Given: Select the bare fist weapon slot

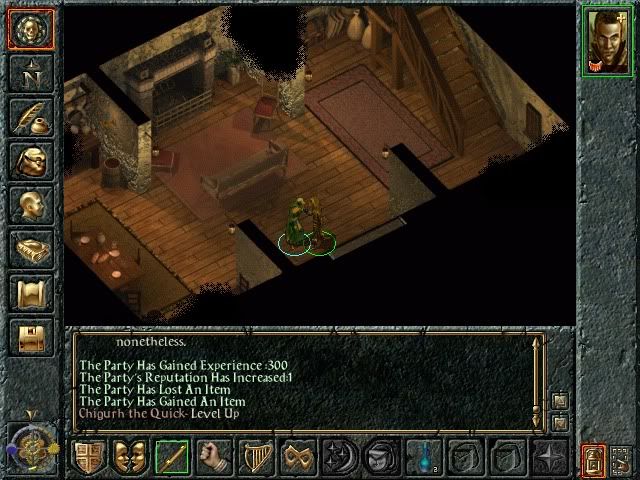Looking at the screenshot, I should tap(214, 457).
